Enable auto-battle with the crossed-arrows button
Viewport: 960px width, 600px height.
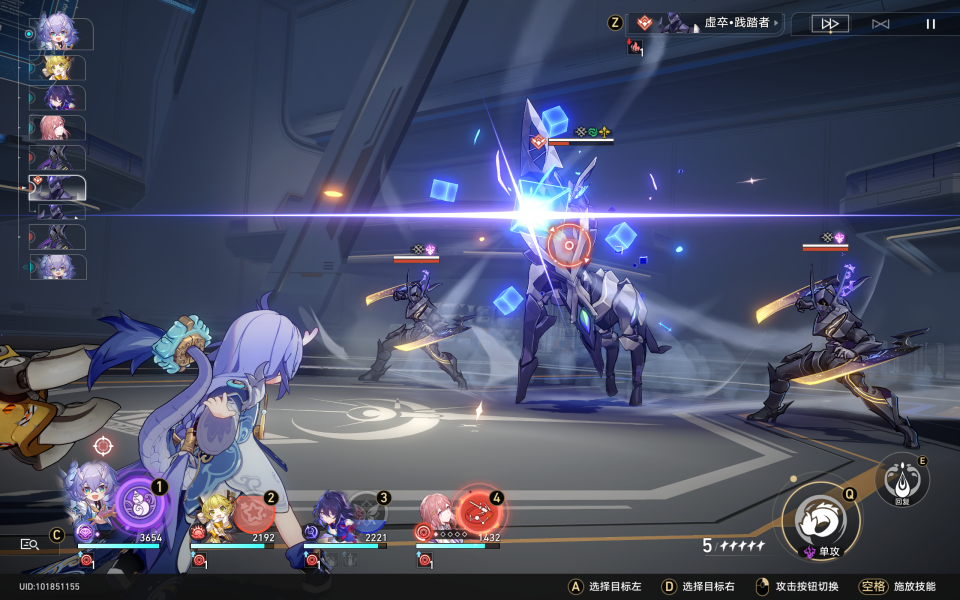880,24
